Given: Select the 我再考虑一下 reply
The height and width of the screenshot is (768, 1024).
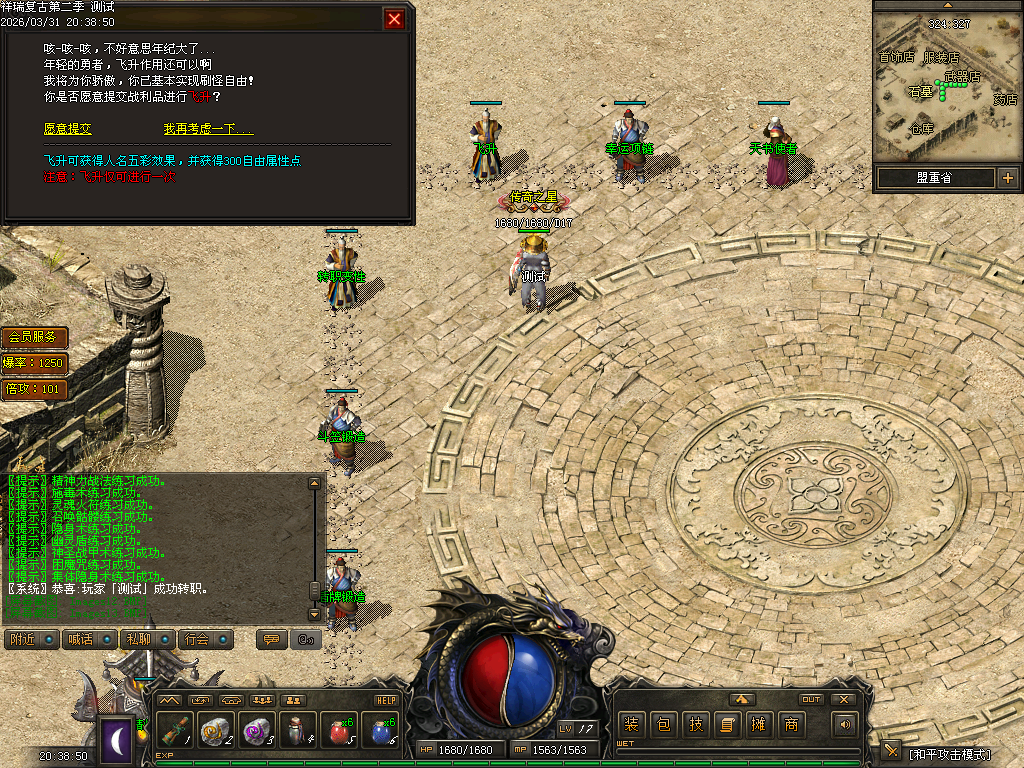Looking at the screenshot, I should click(208, 129).
